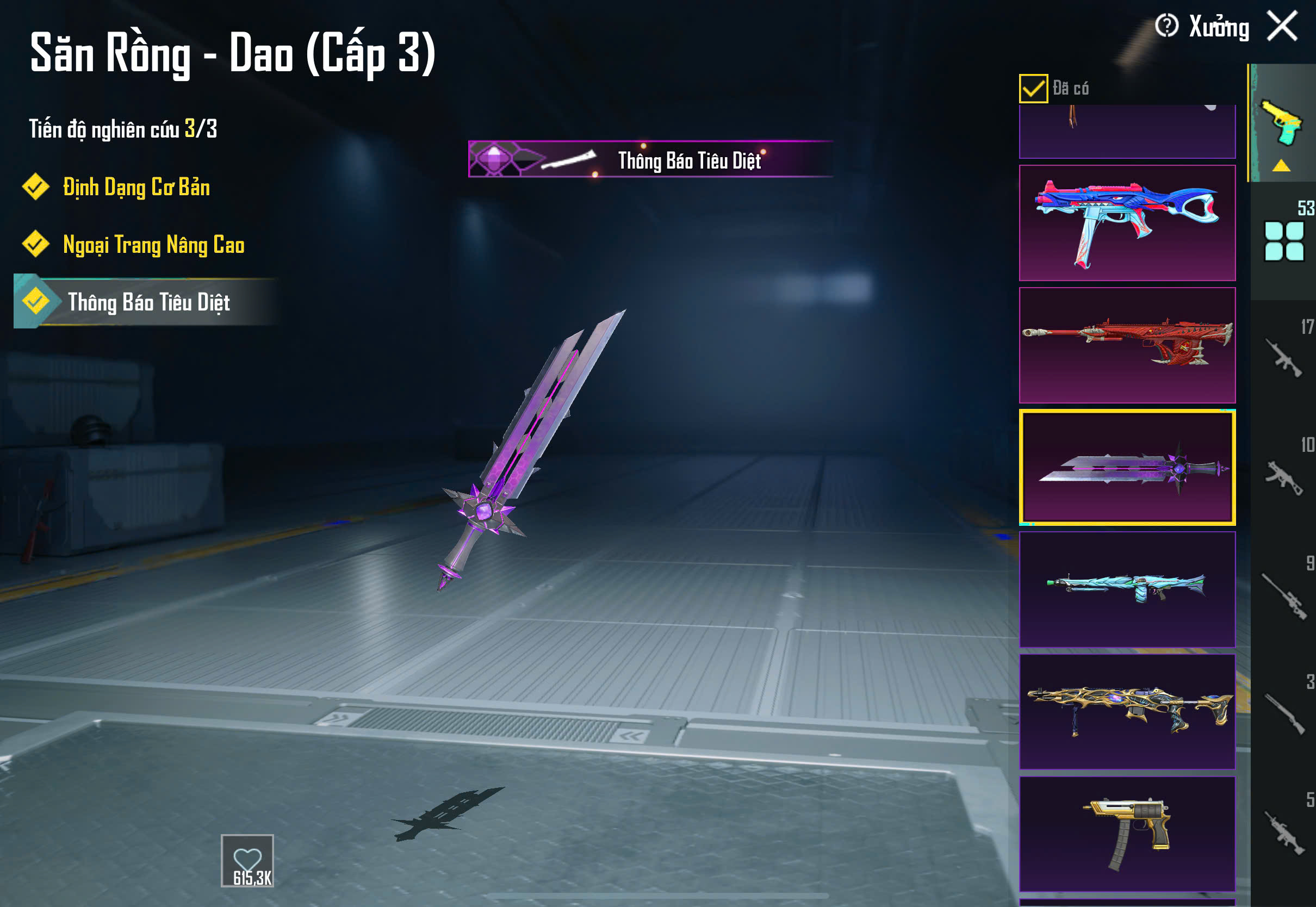This screenshot has height=907, width=1316.
Task: Like the skin with the heart button
Action: (247, 860)
